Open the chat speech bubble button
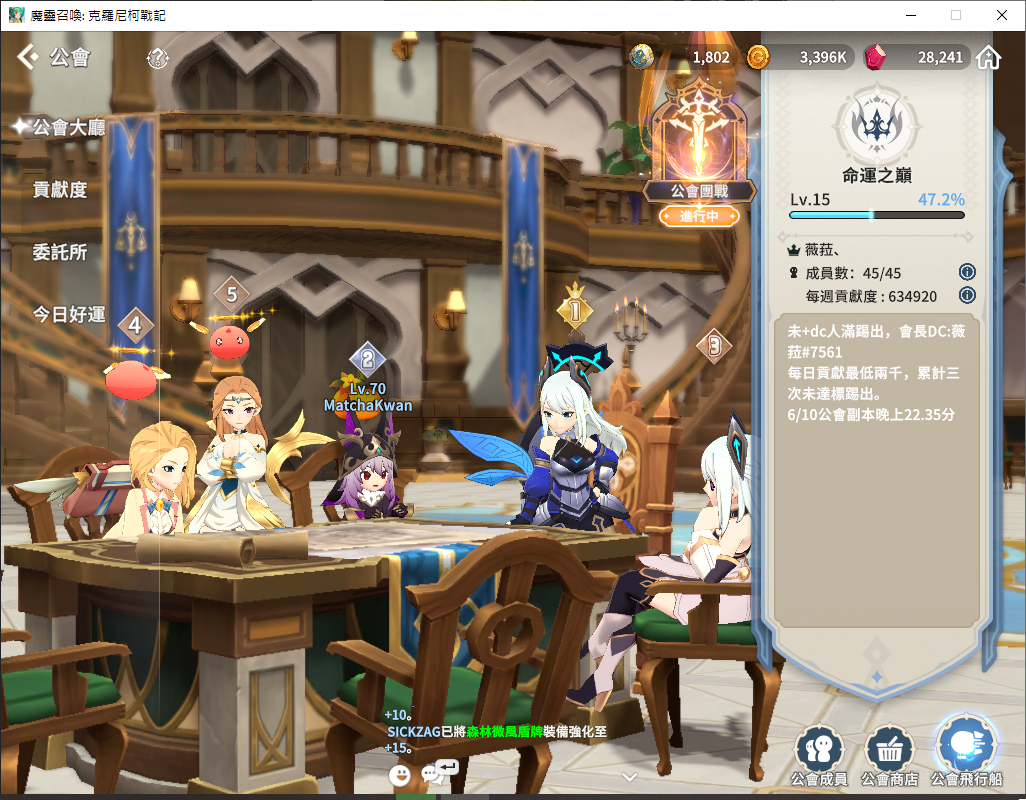The width and height of the screenshot is (1026, 800). pyautogui.click(x=438, y=772)
